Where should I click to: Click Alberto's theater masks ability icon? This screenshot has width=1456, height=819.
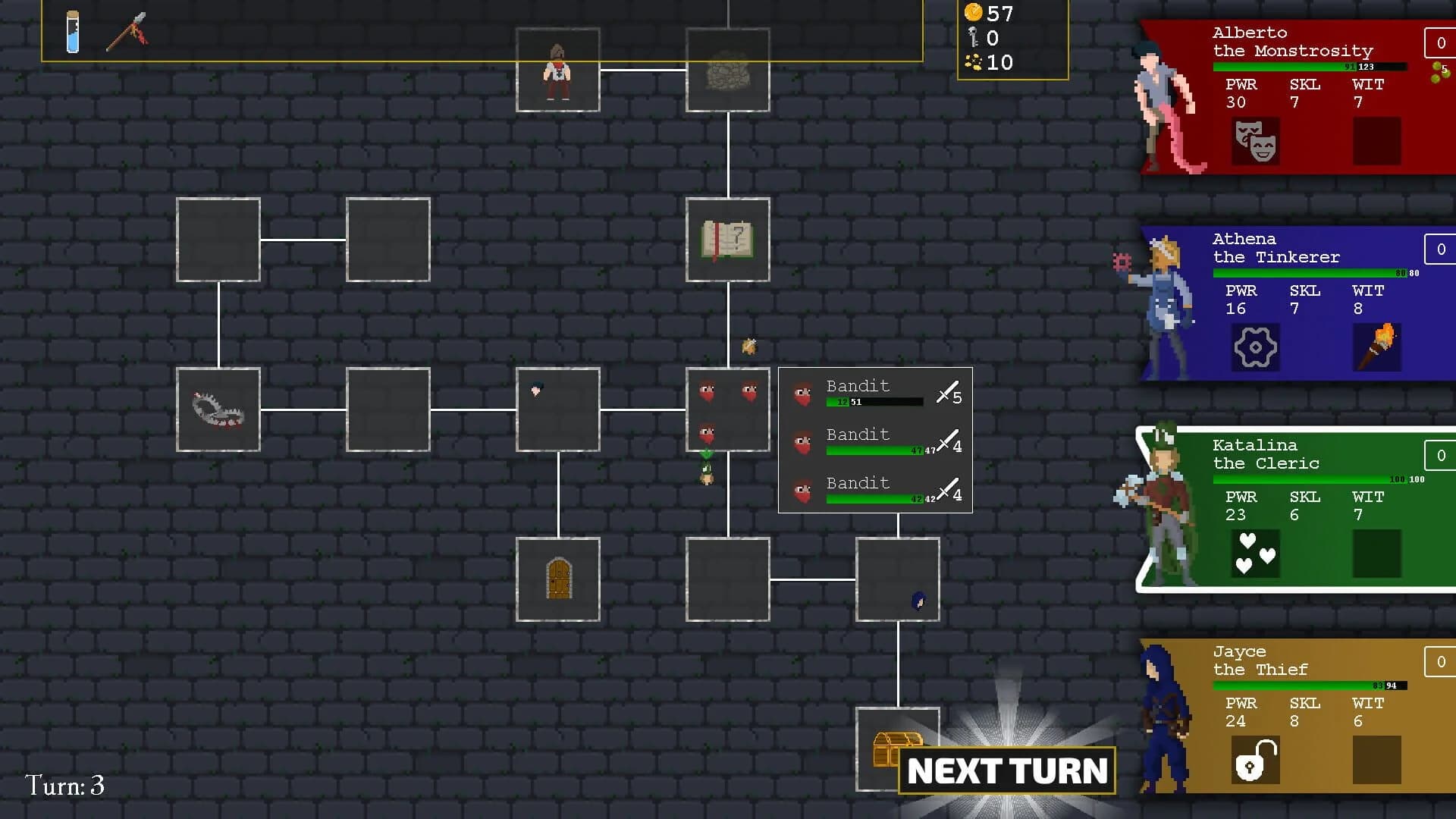pos(1255,143)
